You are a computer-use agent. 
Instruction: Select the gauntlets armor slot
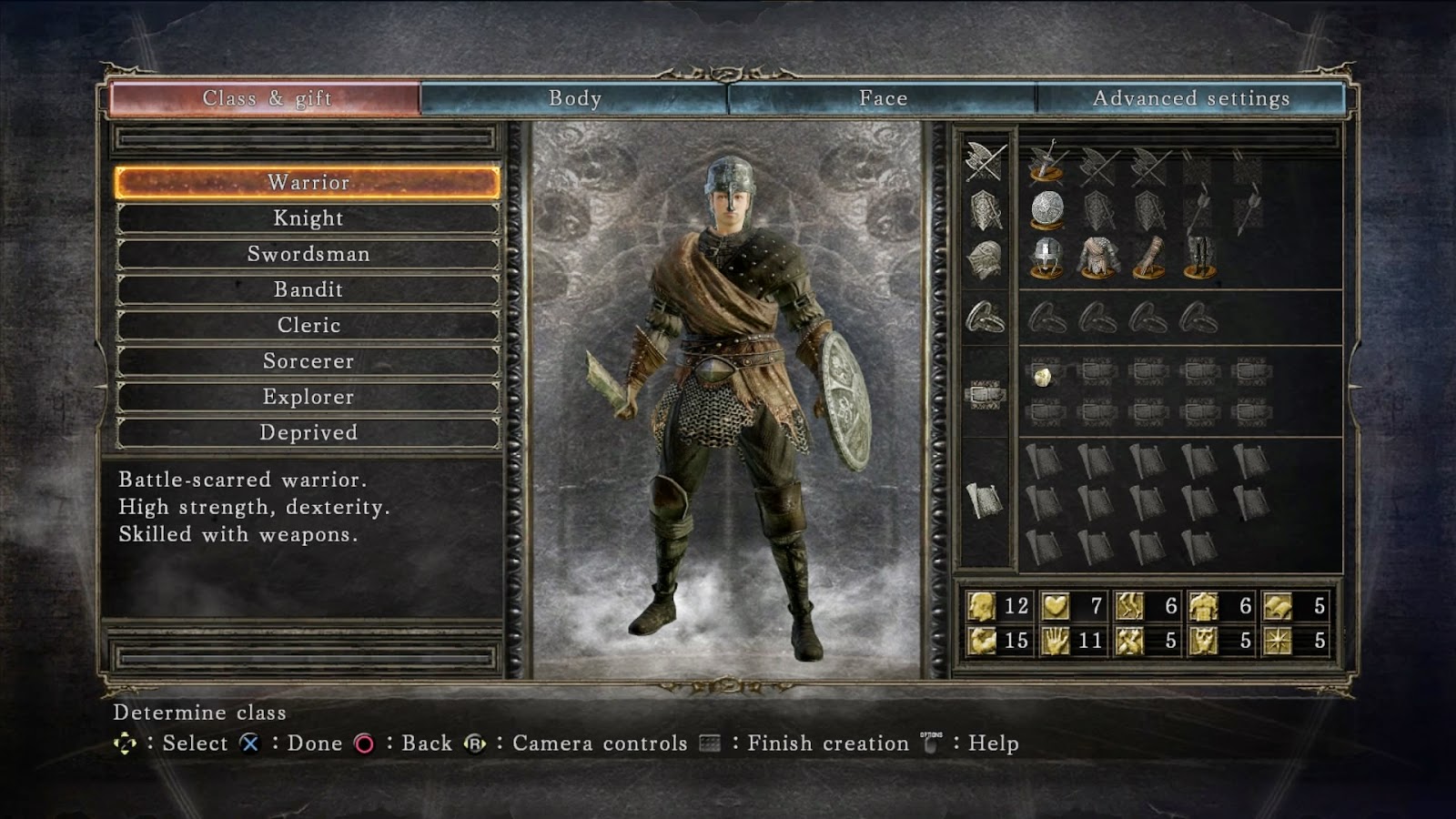[1148, 257]
